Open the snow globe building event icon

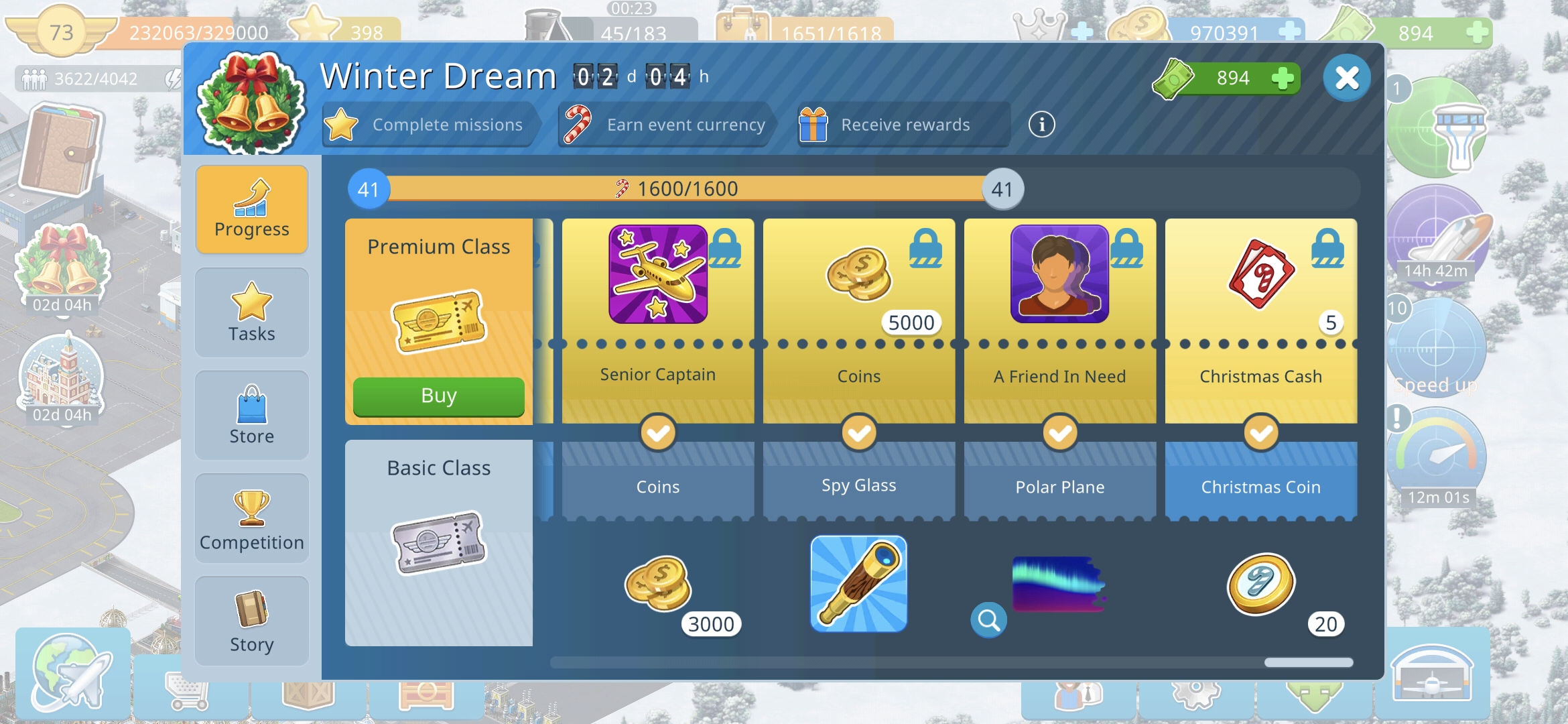click(62, 379)
